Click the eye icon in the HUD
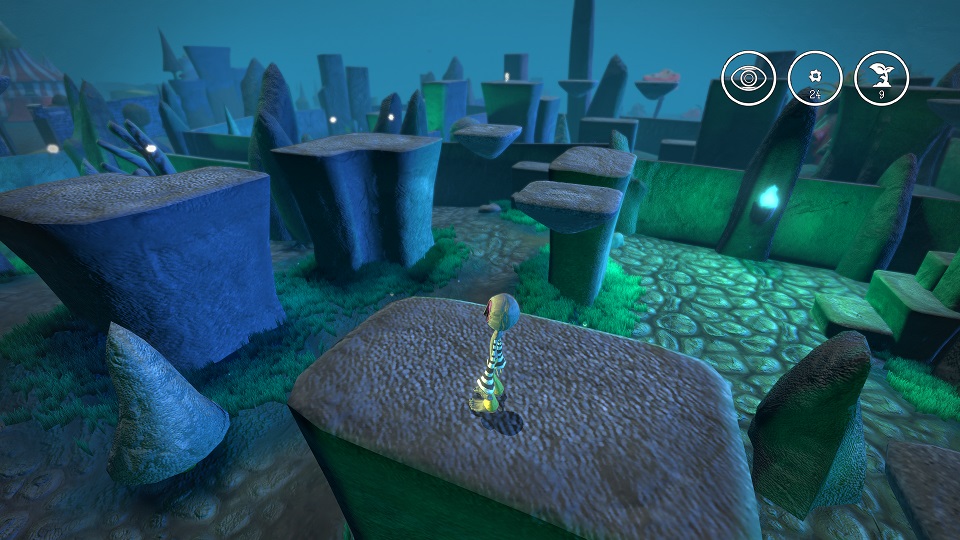Viewport: 960px width, 540px height. [x=748, y=78]
